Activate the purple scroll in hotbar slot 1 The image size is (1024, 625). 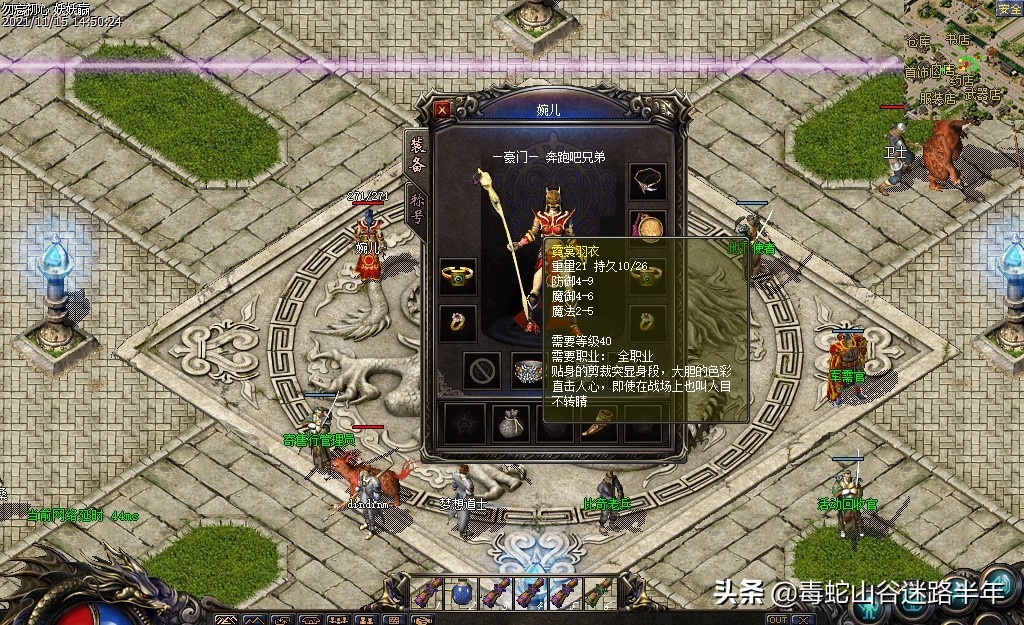point(428,593)
